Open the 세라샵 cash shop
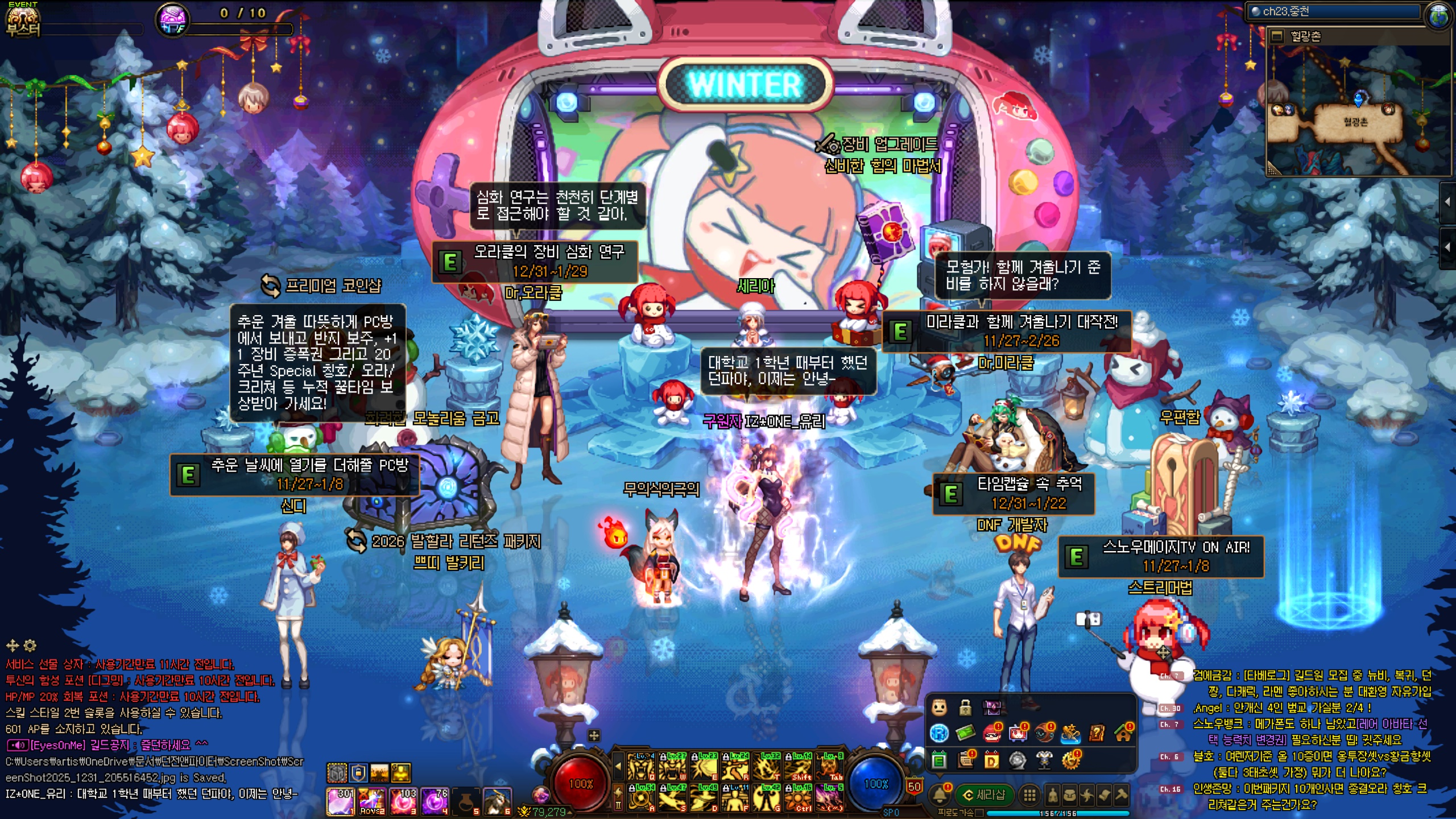Viewport: 1456px width, 819px height. click(985, 795)
